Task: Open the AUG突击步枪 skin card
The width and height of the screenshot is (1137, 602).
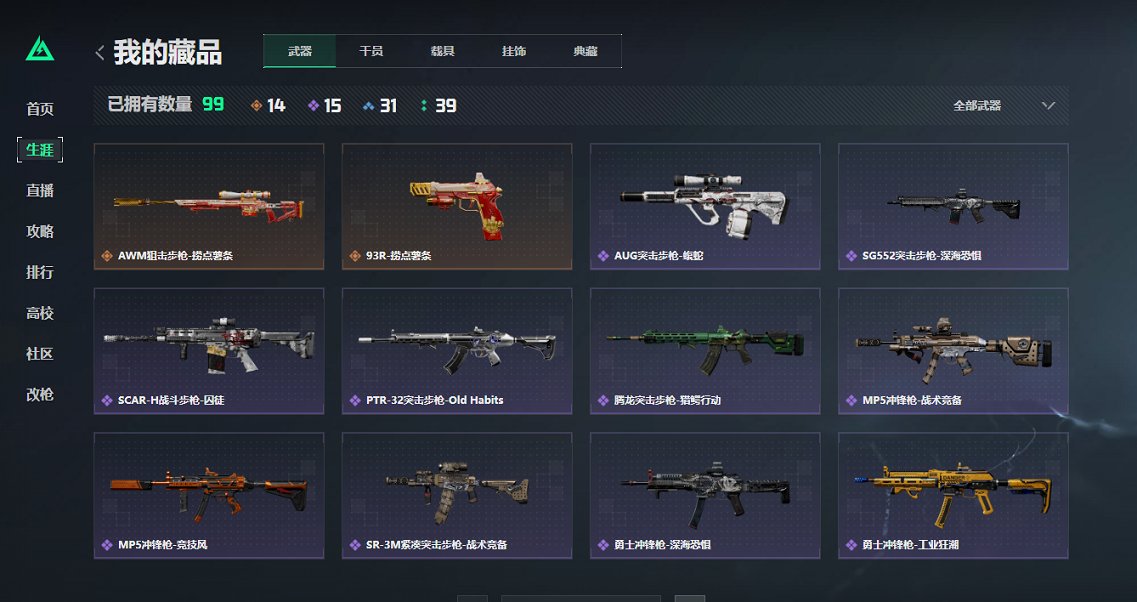Action: (704, 206)
